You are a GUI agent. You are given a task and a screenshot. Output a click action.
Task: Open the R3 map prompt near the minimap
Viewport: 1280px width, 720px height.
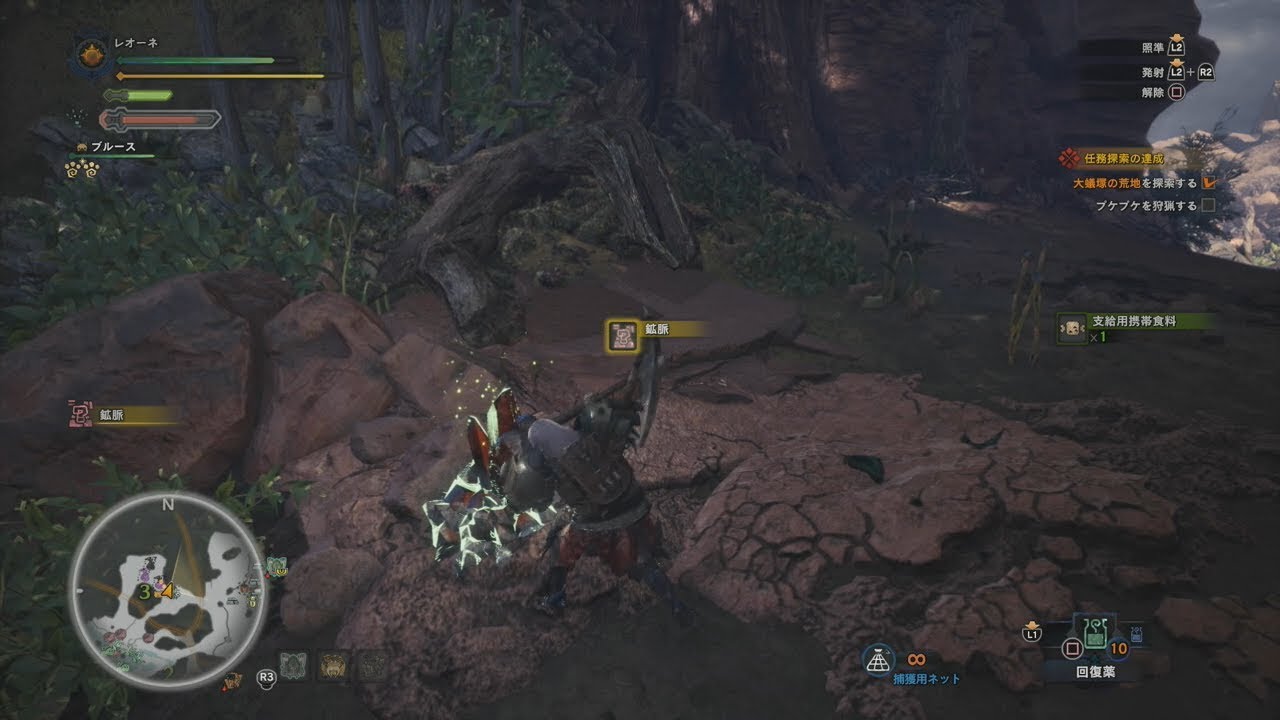267,677
